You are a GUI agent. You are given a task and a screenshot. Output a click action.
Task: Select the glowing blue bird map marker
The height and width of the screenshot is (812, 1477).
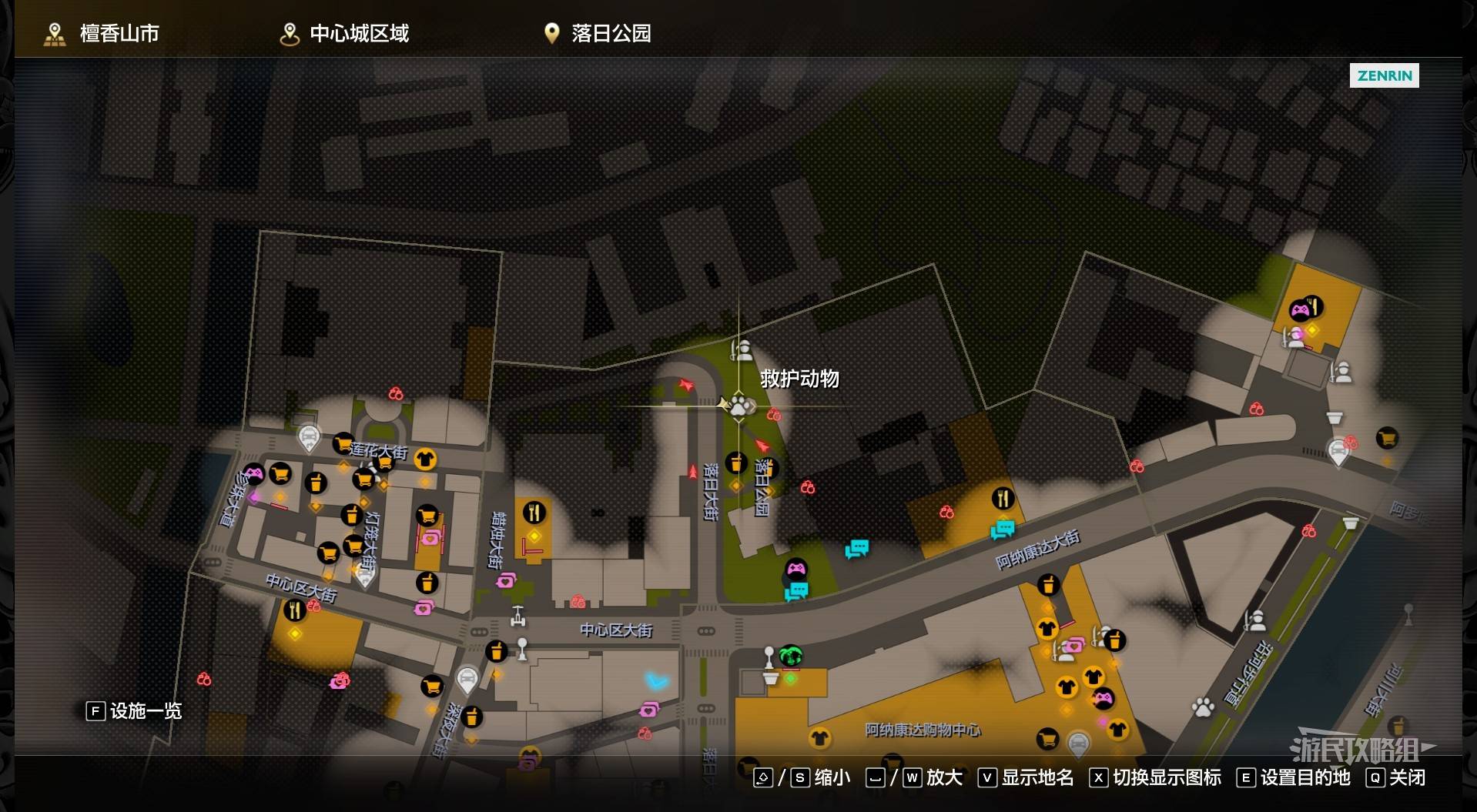click(x=656, y=680)
